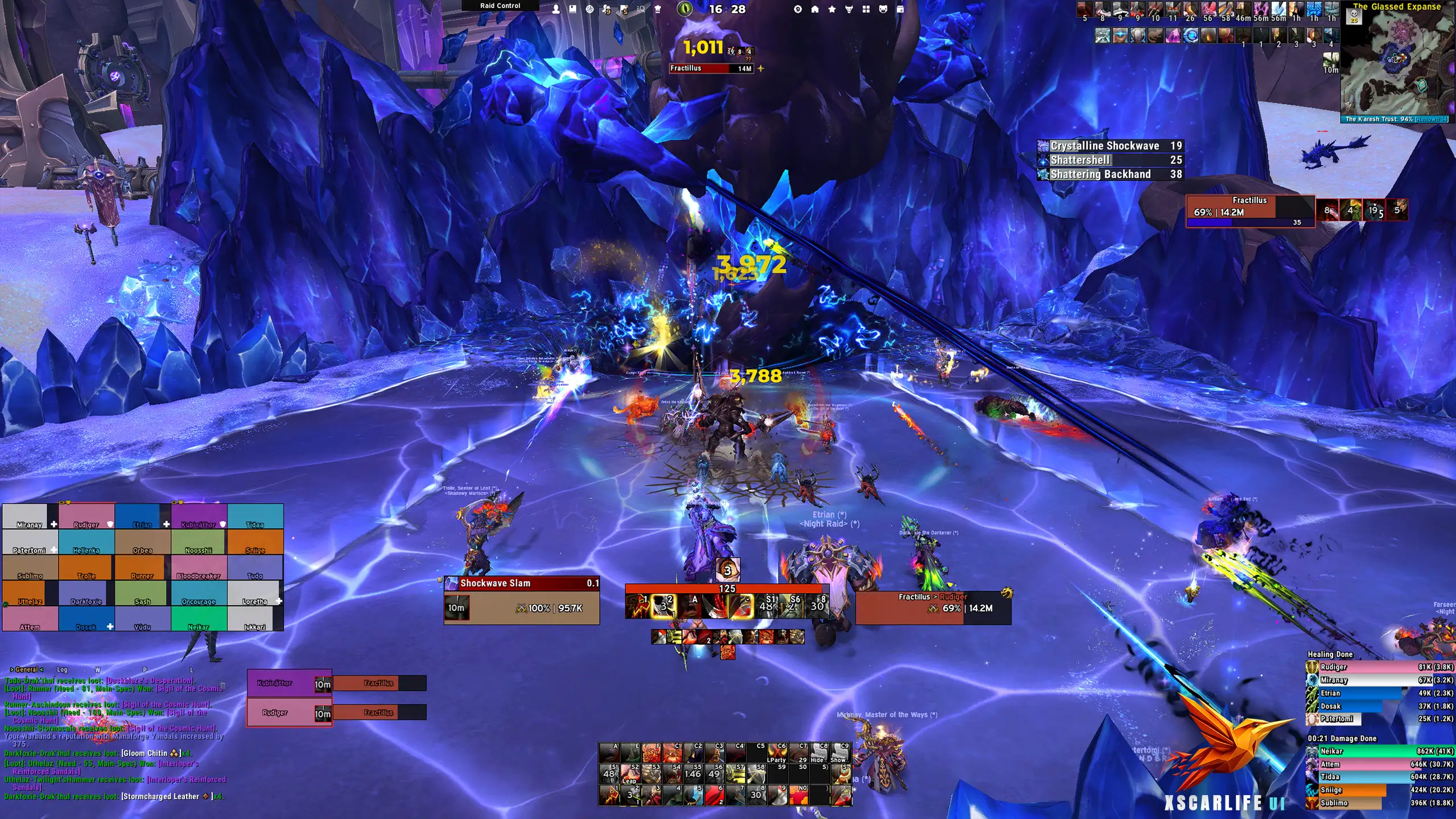Target Kubinâthor in the raid grid
This screenshot has height=819, width=1456.
[199, 516]
